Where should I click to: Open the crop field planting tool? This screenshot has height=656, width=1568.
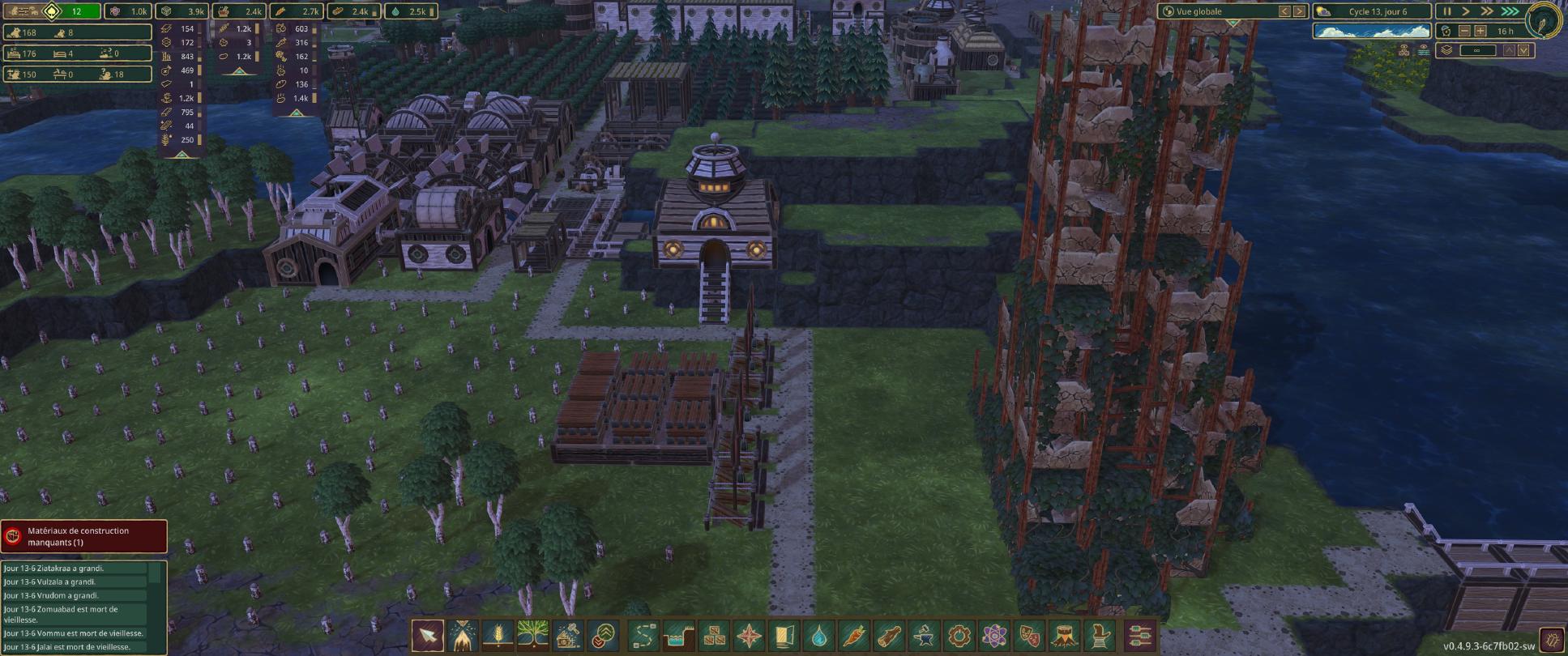click(x=498, y=636)
